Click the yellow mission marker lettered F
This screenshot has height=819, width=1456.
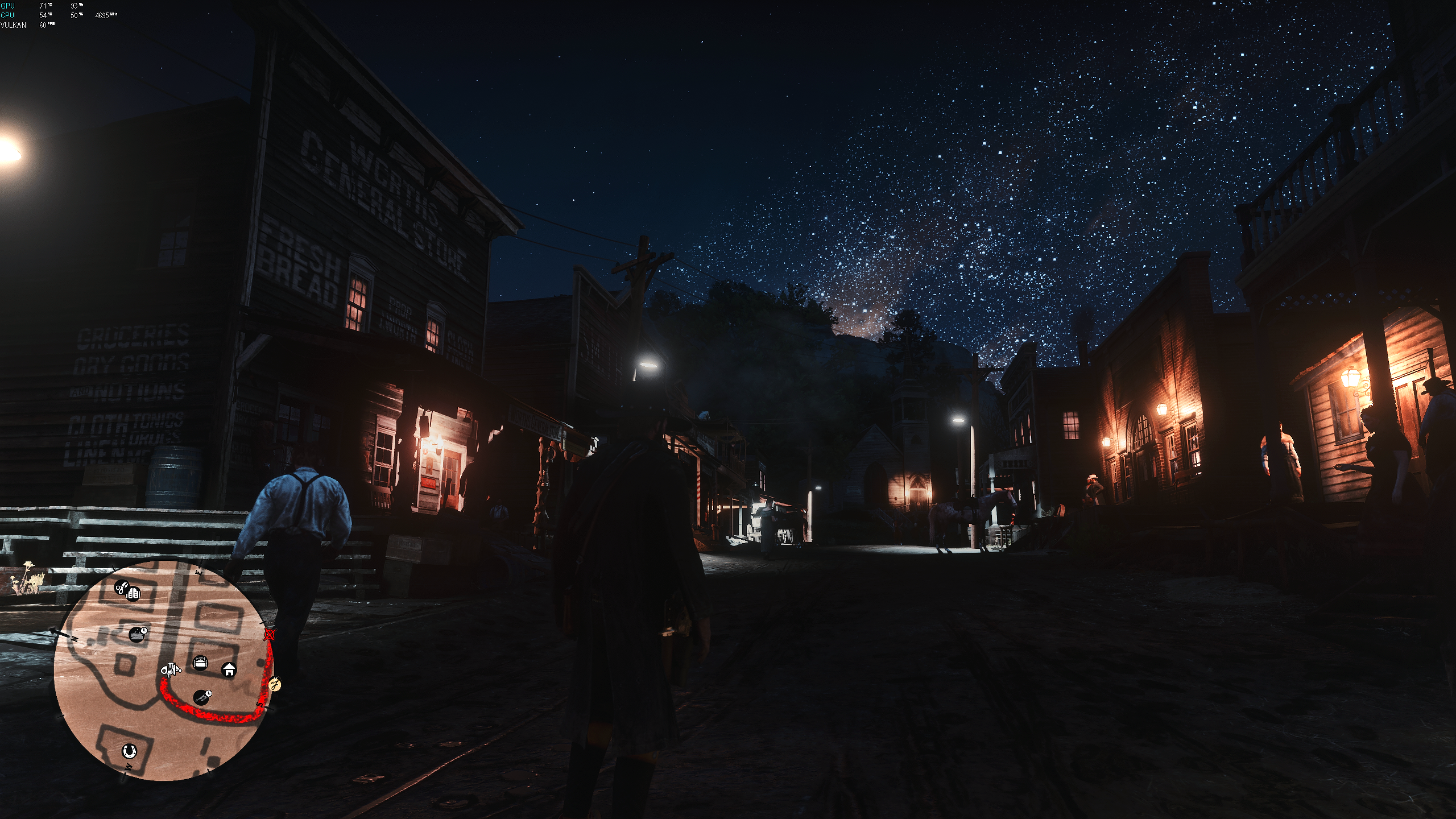coord(275,684)
